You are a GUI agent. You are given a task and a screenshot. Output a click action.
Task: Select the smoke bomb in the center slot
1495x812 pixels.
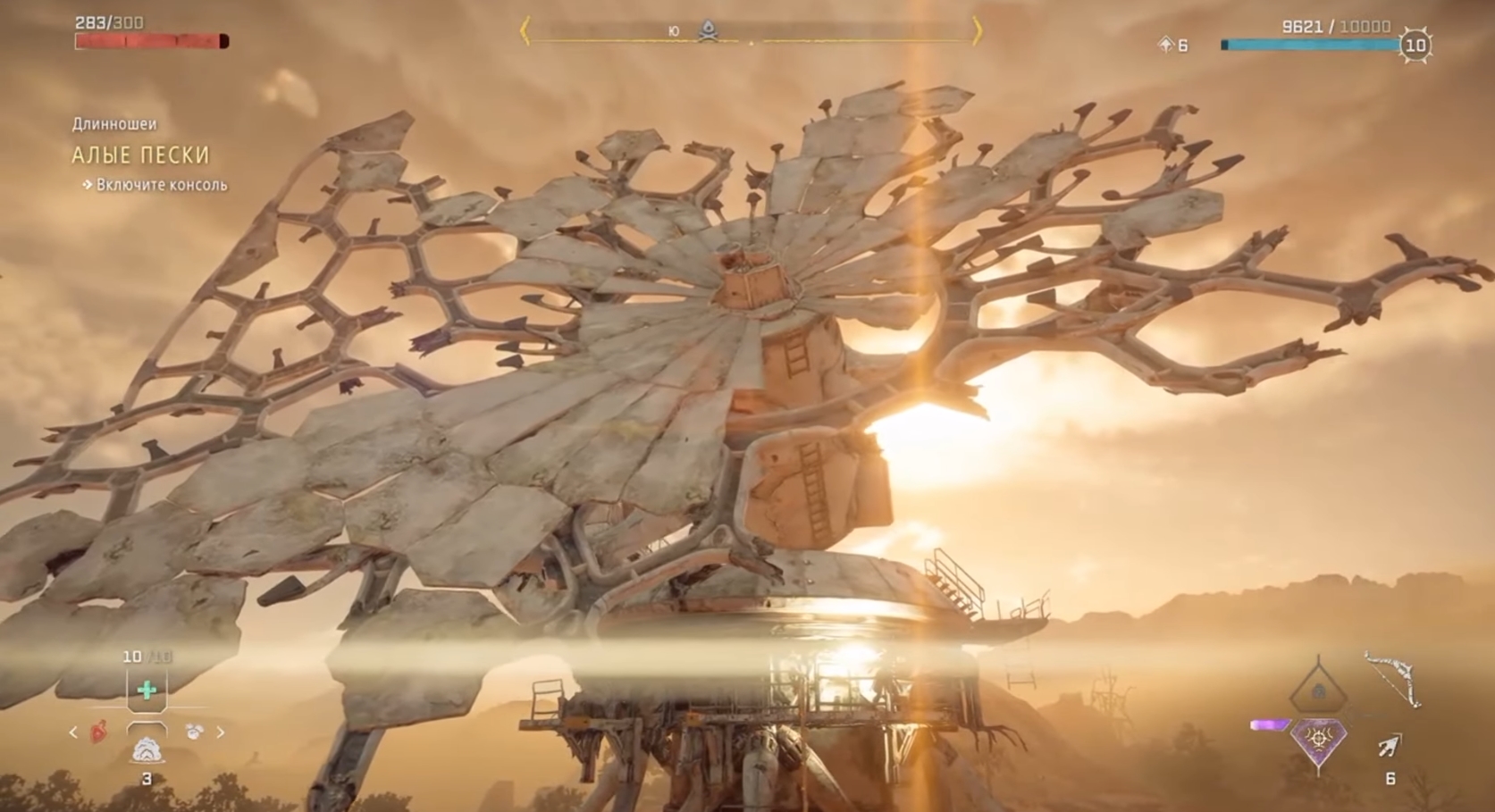click(147, 749)
